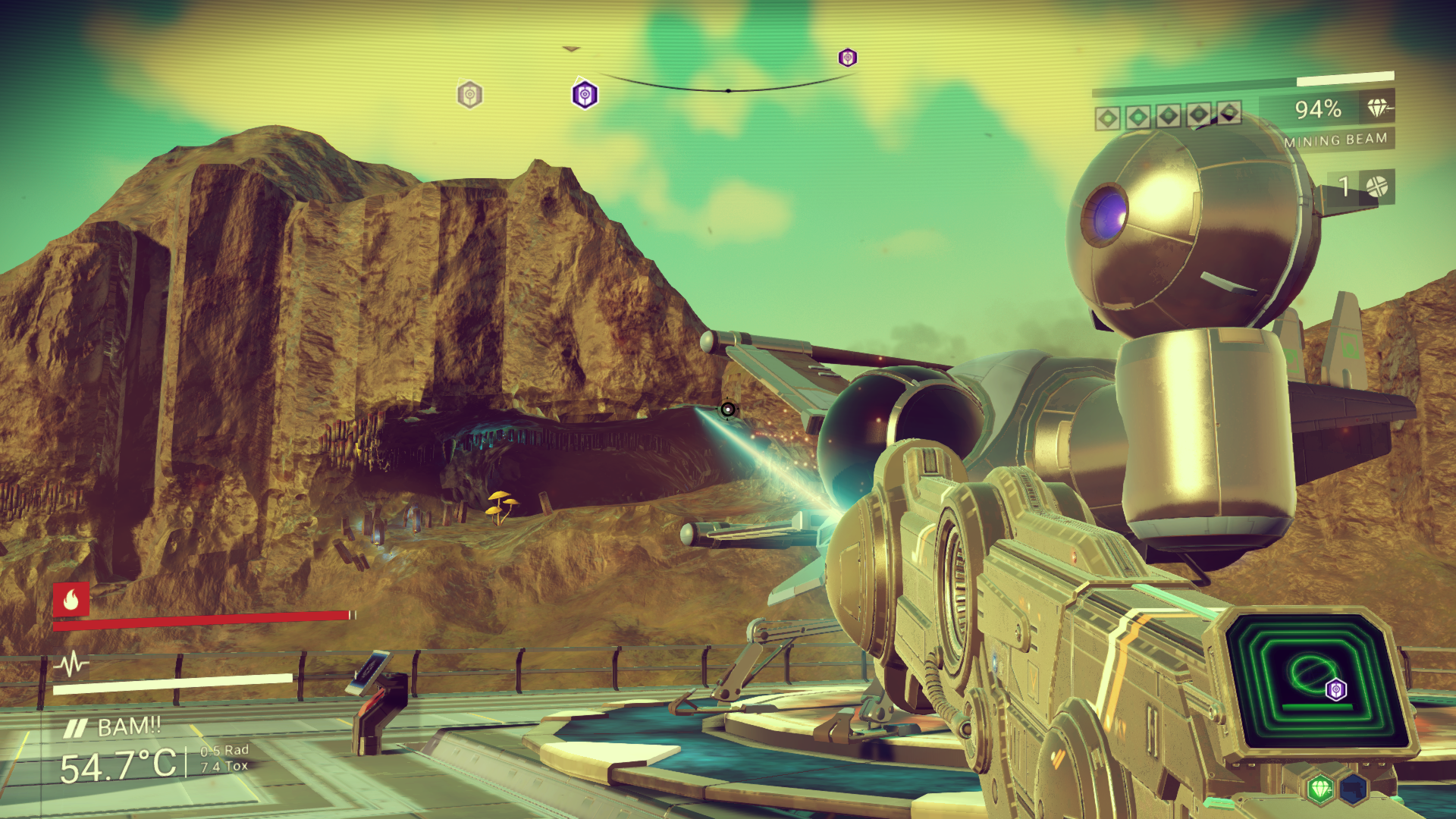Click the Mining Beam weapon label
This screenshot has height=819, width=1456.
point(1335,140)
